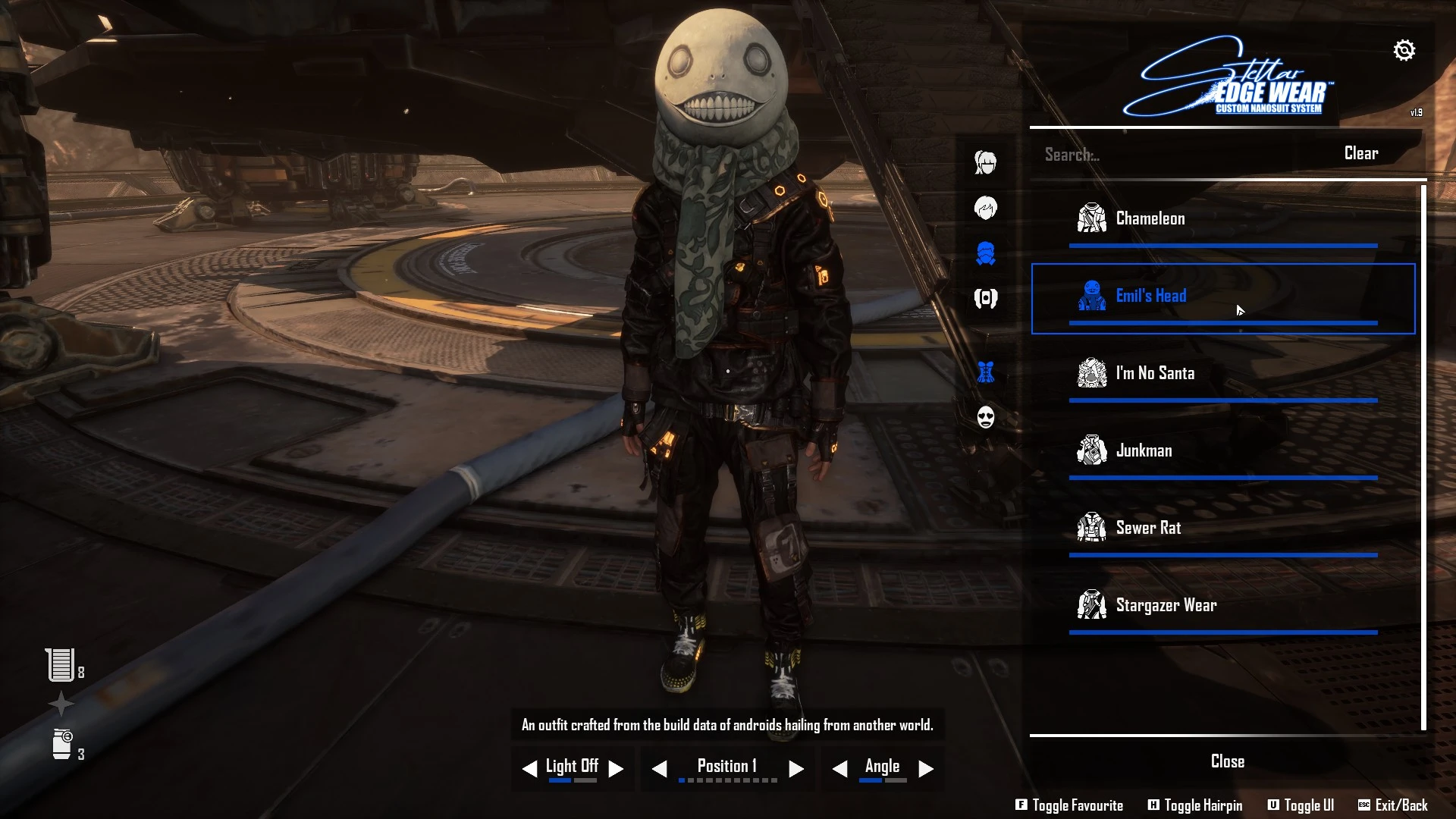Open the white bracket-shaped category tab

(985, 298)
